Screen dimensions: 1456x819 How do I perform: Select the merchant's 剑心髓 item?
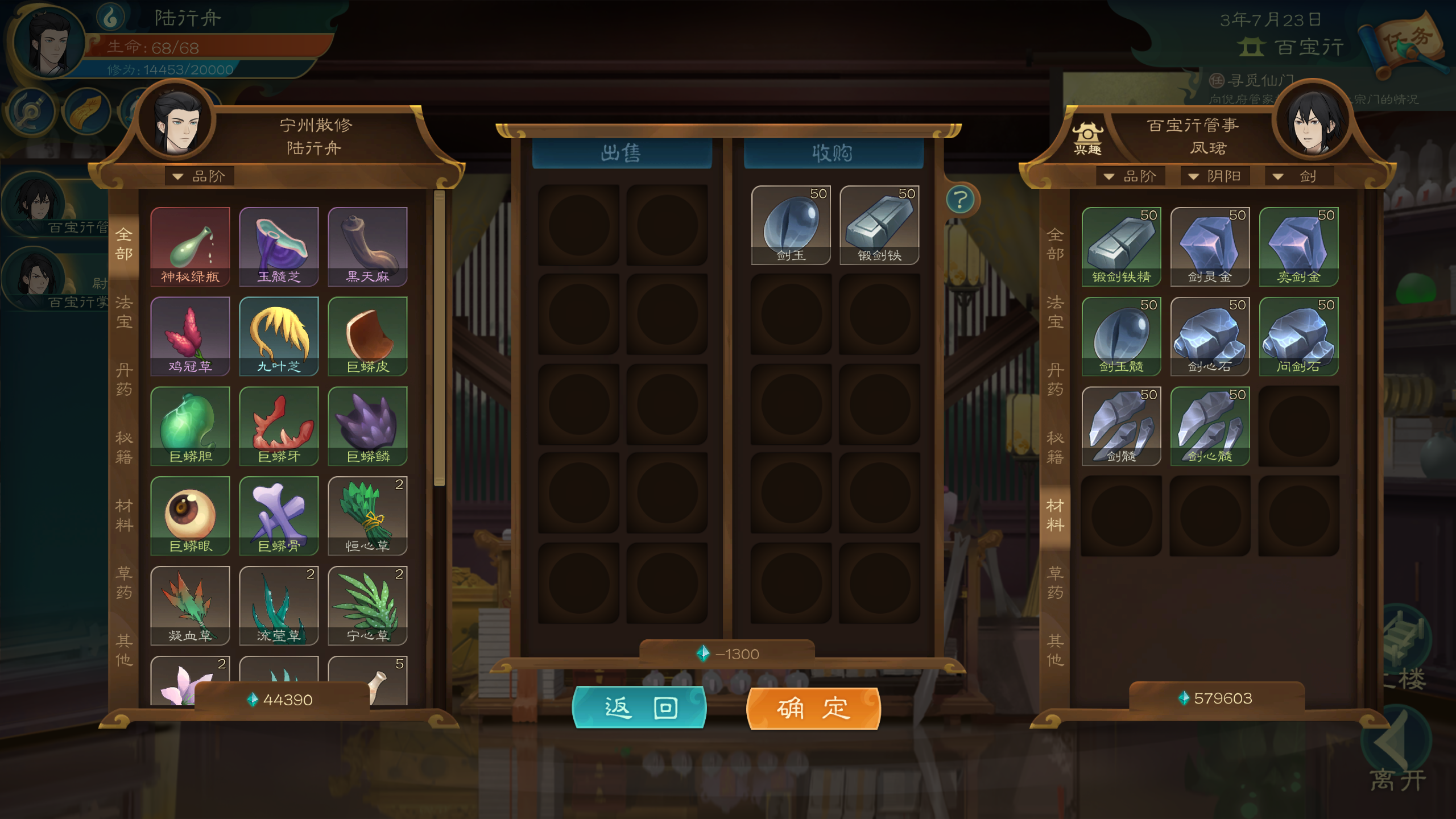(1210, 426)
